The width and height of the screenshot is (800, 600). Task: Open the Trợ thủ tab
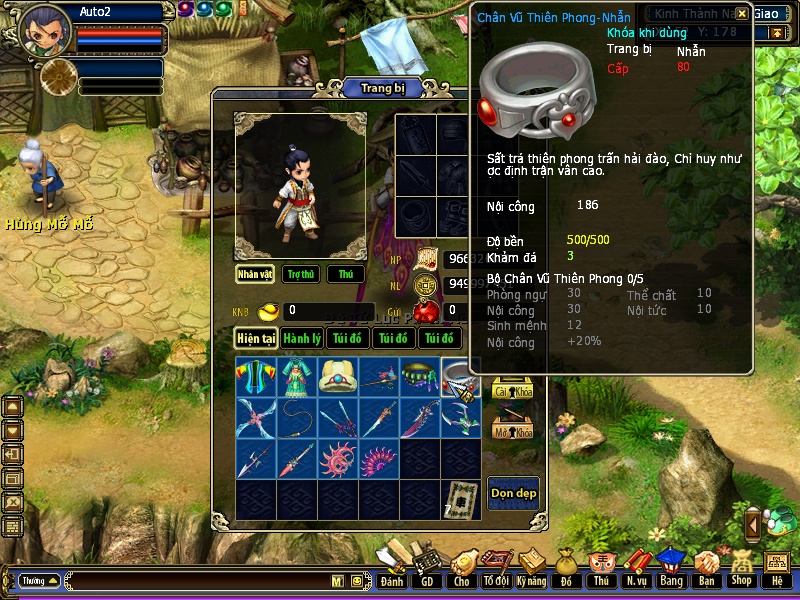(x=300, y=274)
